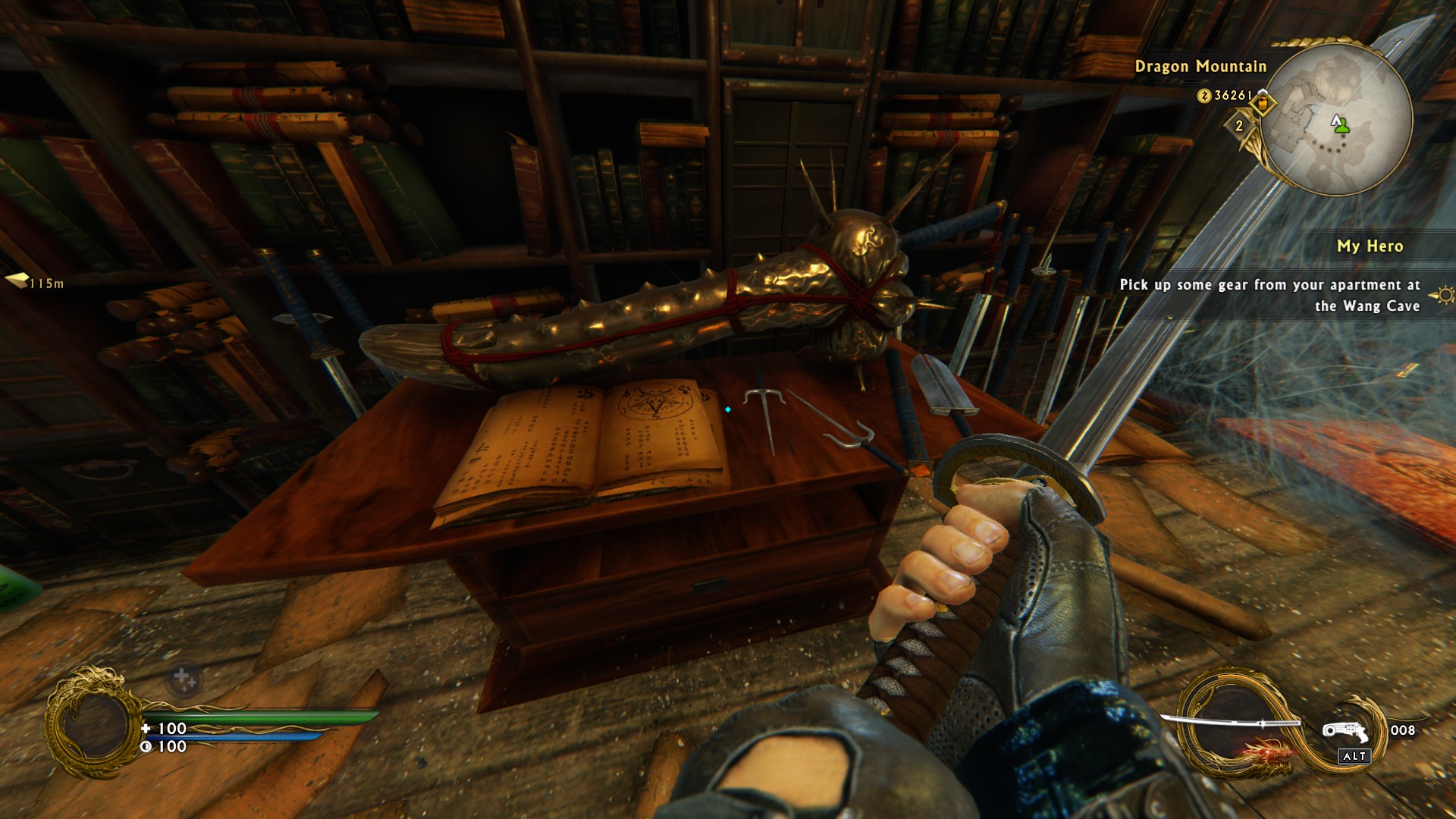This screenshot has width=1456, height=819.
Task: Click the katana weapon icon
Action: click(x=1232, y=724)
